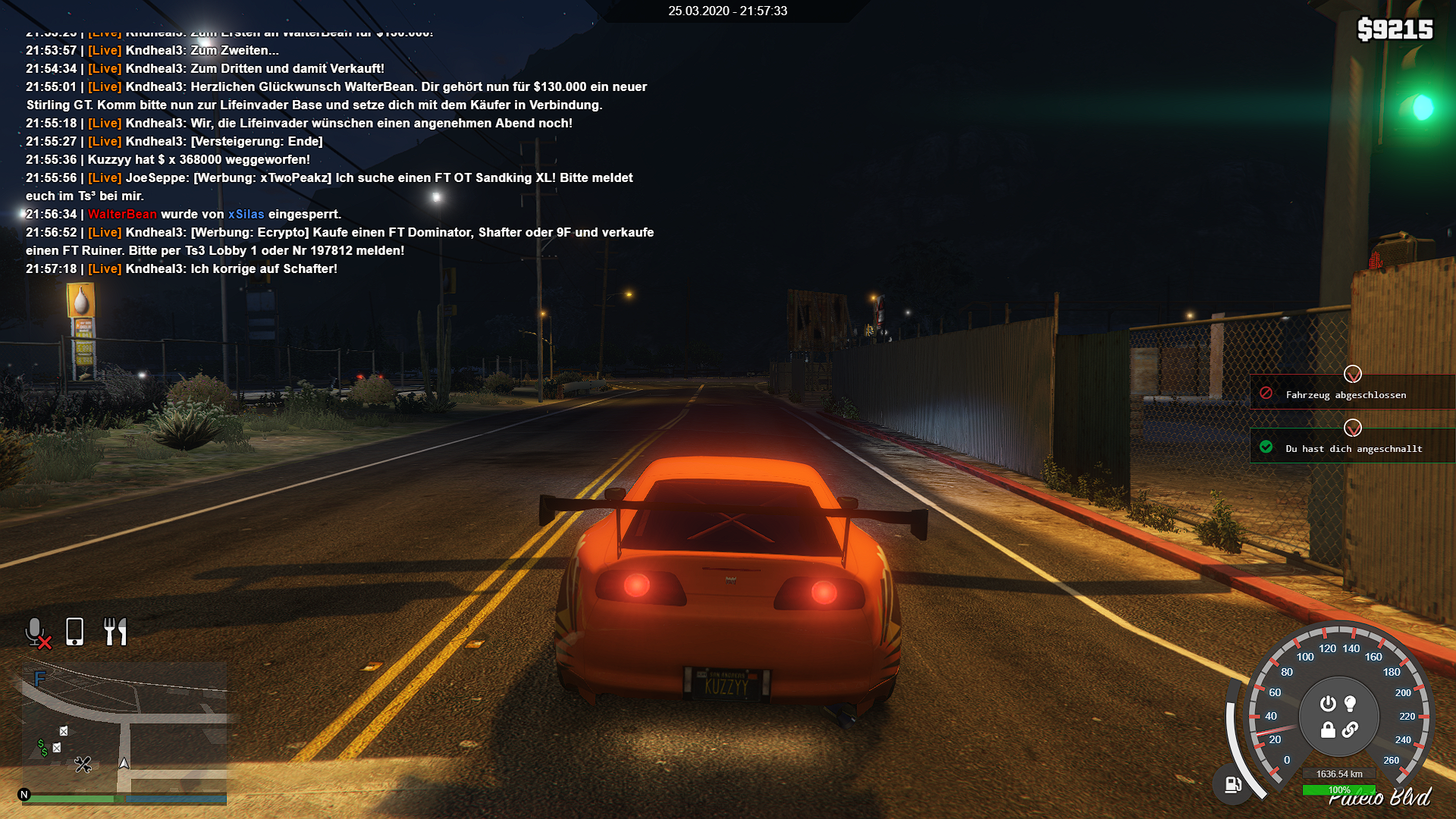Select the blue F marker on minimap
Viewport: 1456px width, 819px height.
coord(39,678)
